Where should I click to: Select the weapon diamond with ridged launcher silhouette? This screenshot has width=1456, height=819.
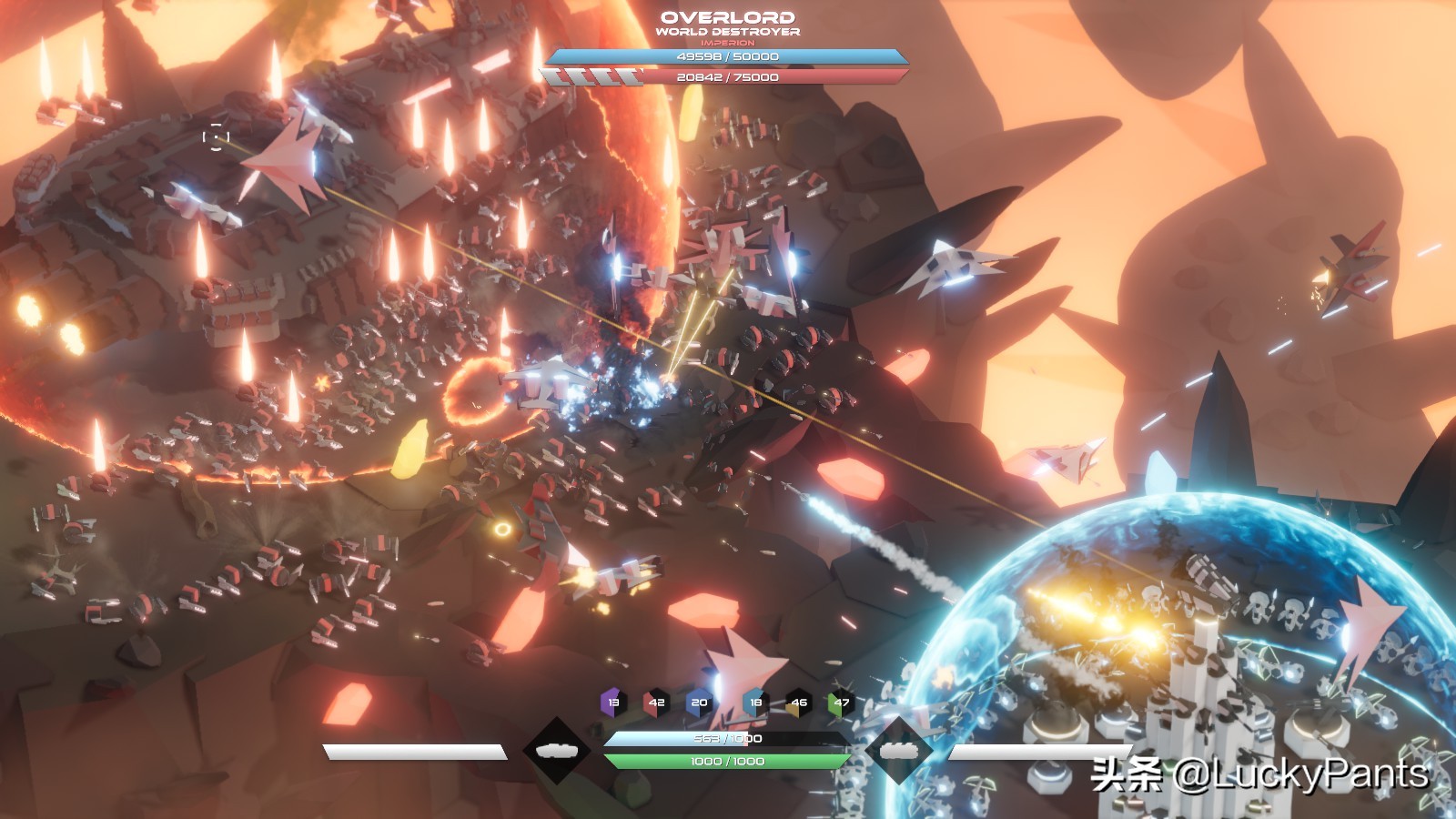pos(899,751)
